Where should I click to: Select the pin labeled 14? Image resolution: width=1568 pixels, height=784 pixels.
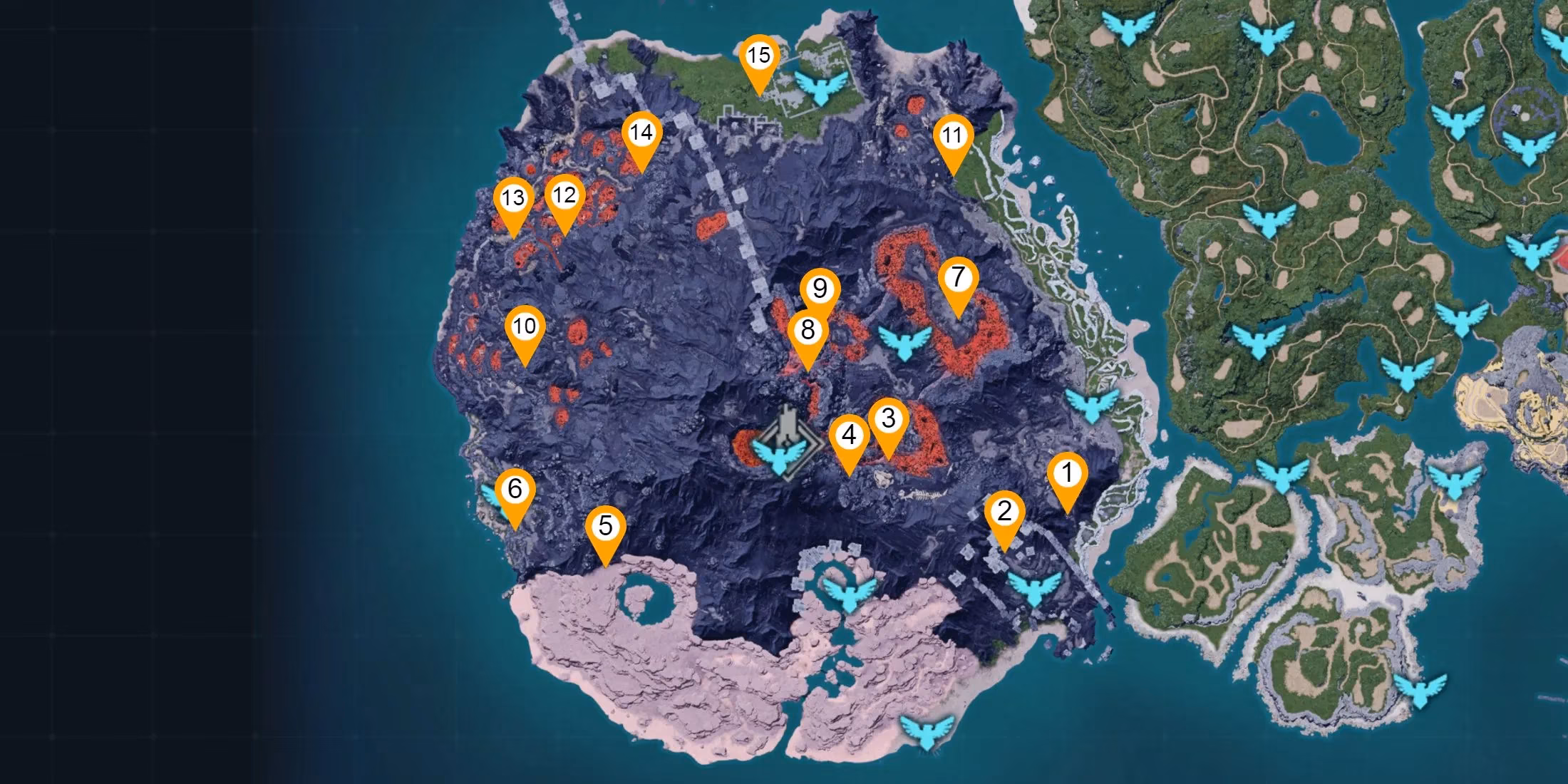click(641, 133)
